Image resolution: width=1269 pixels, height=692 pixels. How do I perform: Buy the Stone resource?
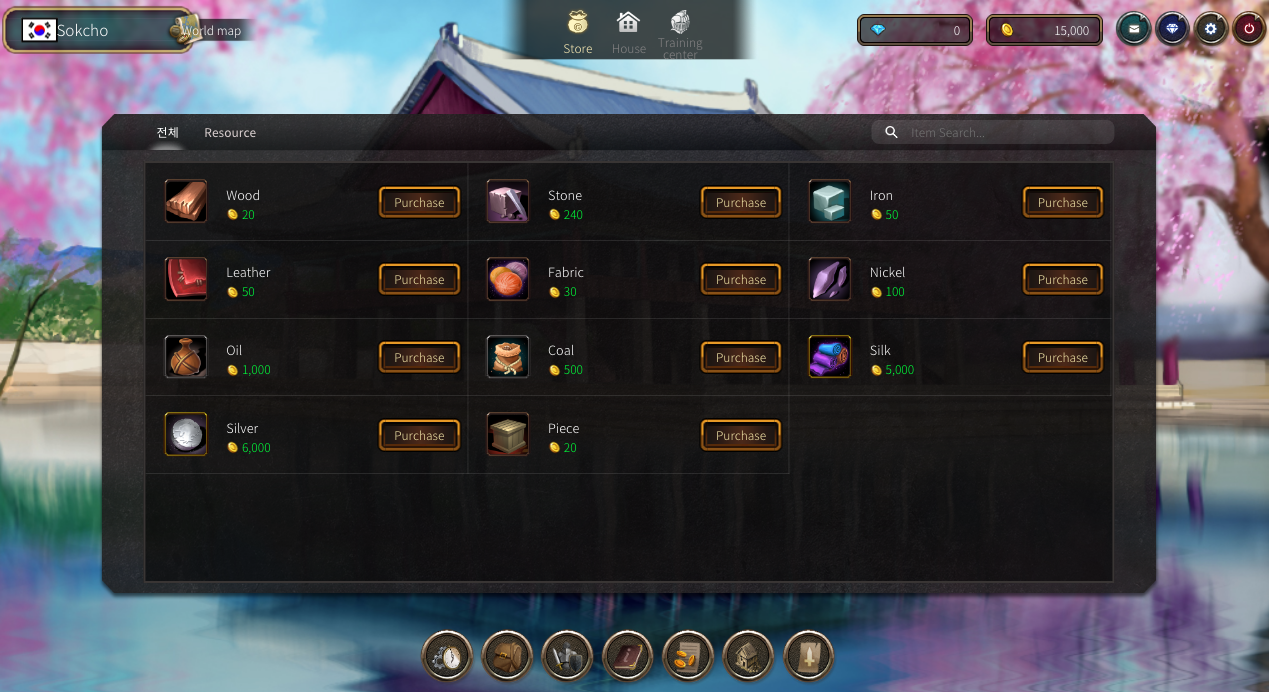(x=740, y=202)
